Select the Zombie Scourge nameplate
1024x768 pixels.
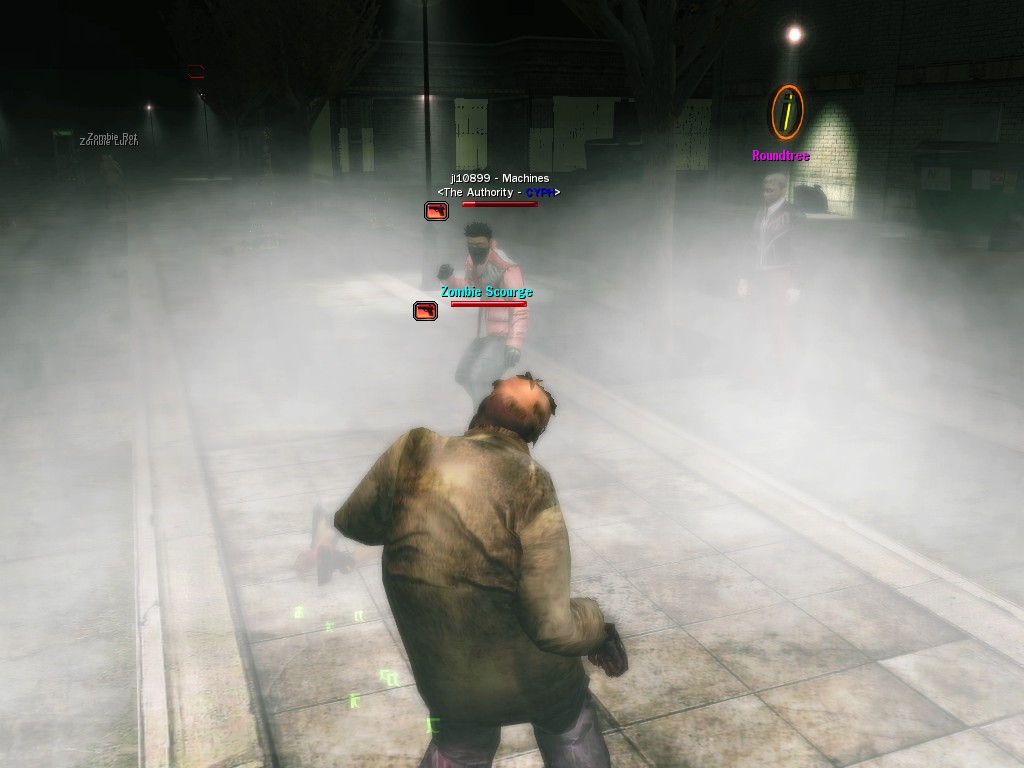point(487,292)
